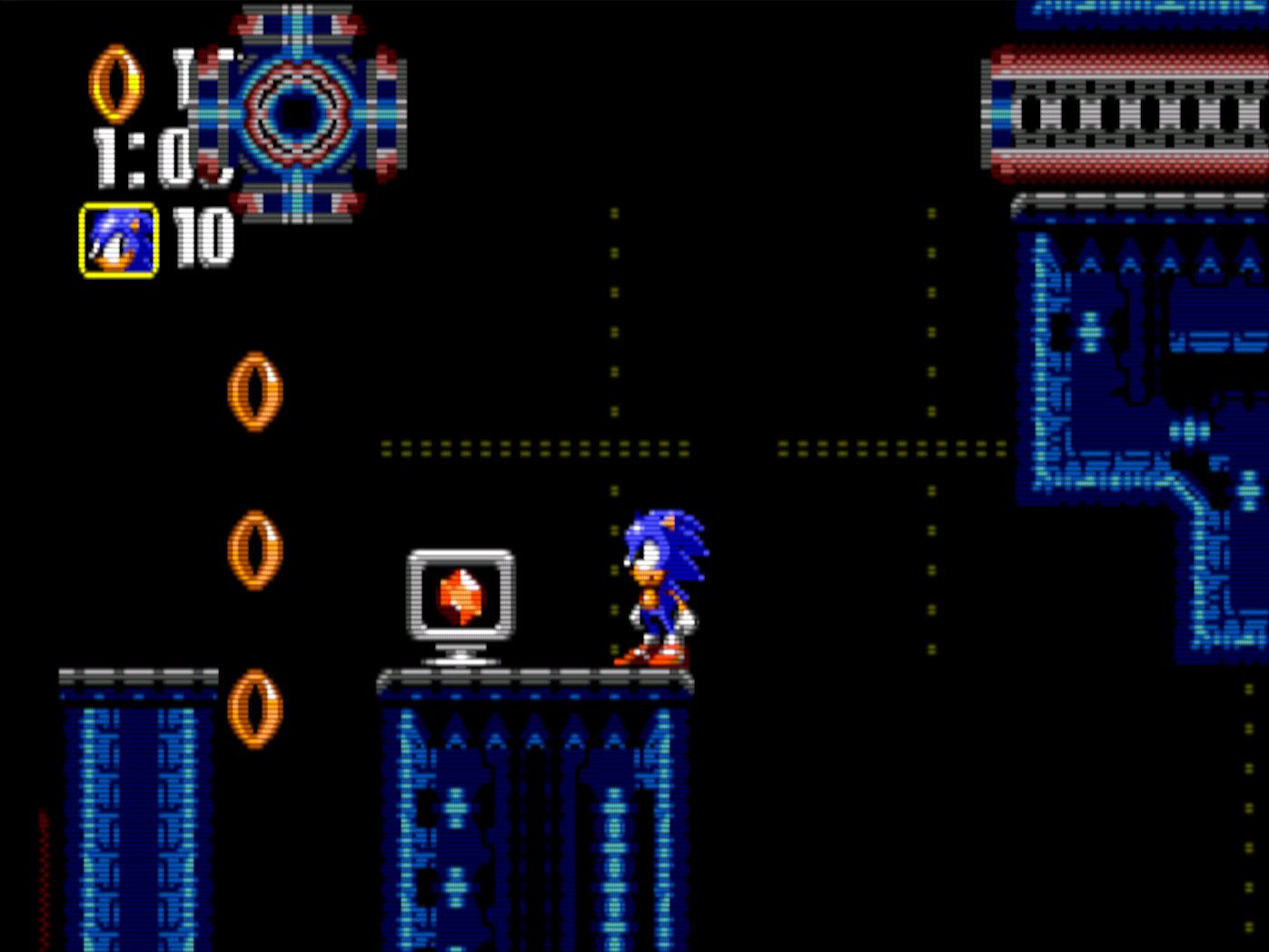The height and width of the screenshot is (952, 1269).
Task: Click the lives count number 10
Action: pos(204,236)
